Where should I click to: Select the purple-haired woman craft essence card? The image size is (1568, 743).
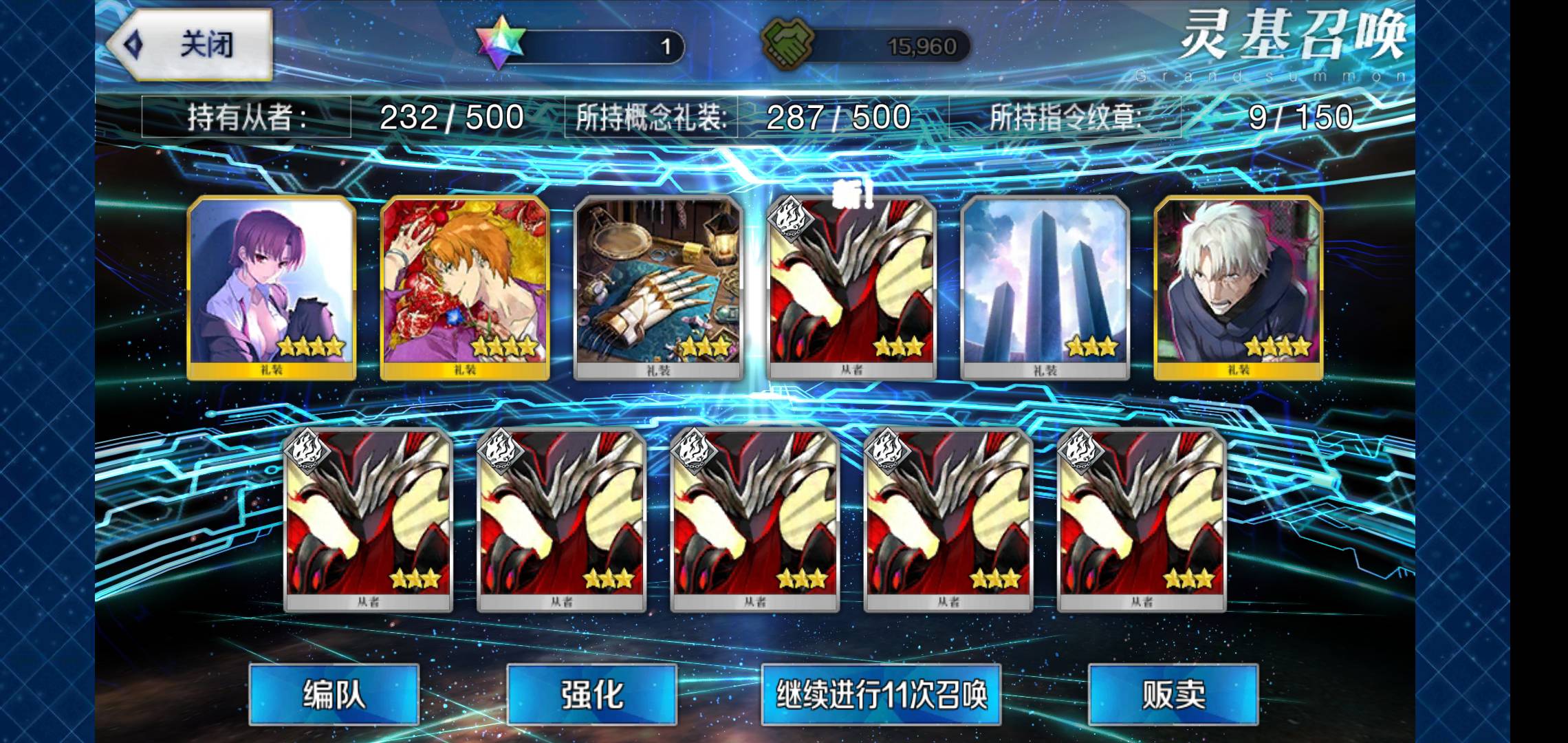point(272,288)
